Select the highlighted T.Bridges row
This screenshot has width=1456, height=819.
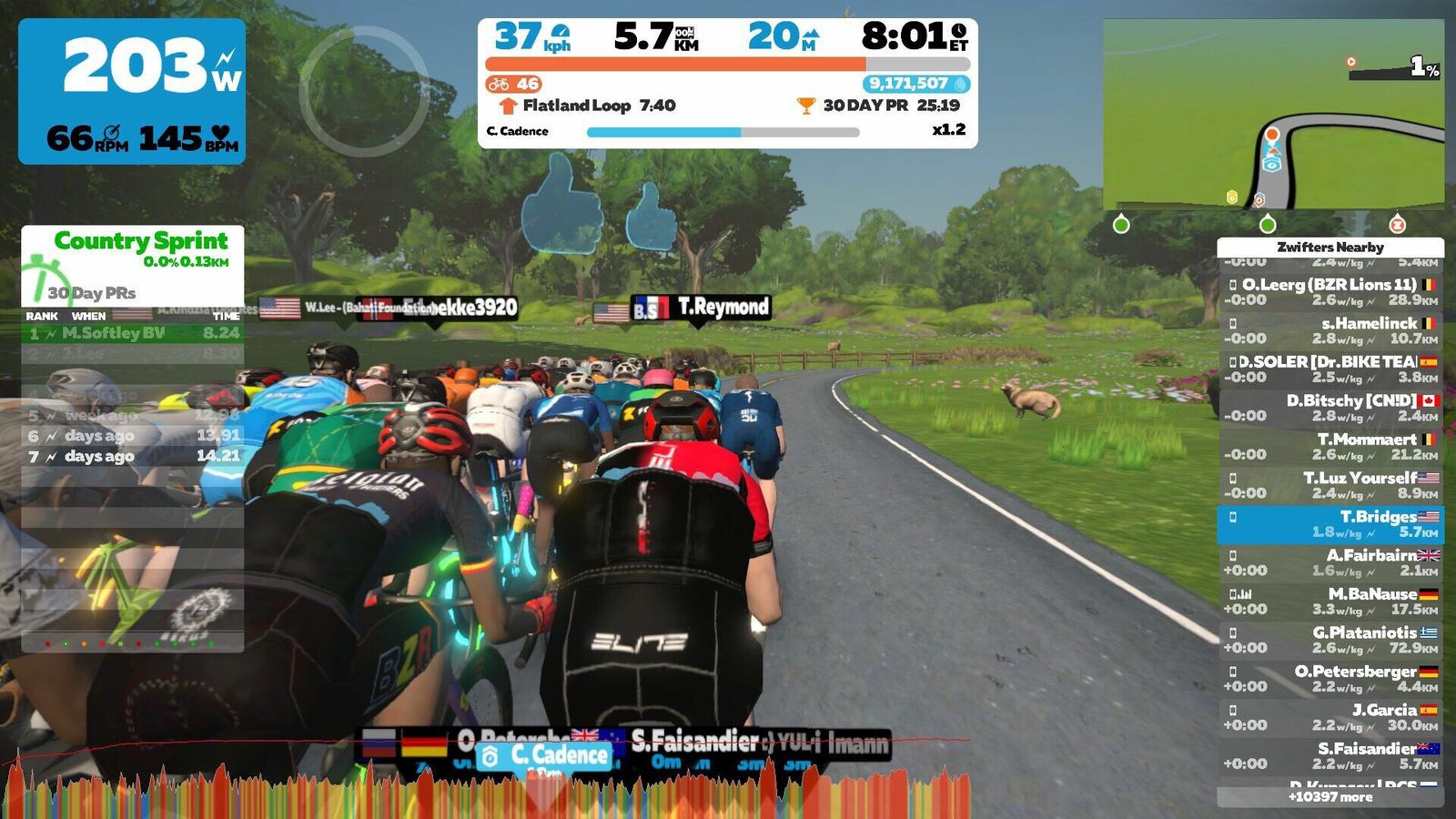tap(1330, 524)
